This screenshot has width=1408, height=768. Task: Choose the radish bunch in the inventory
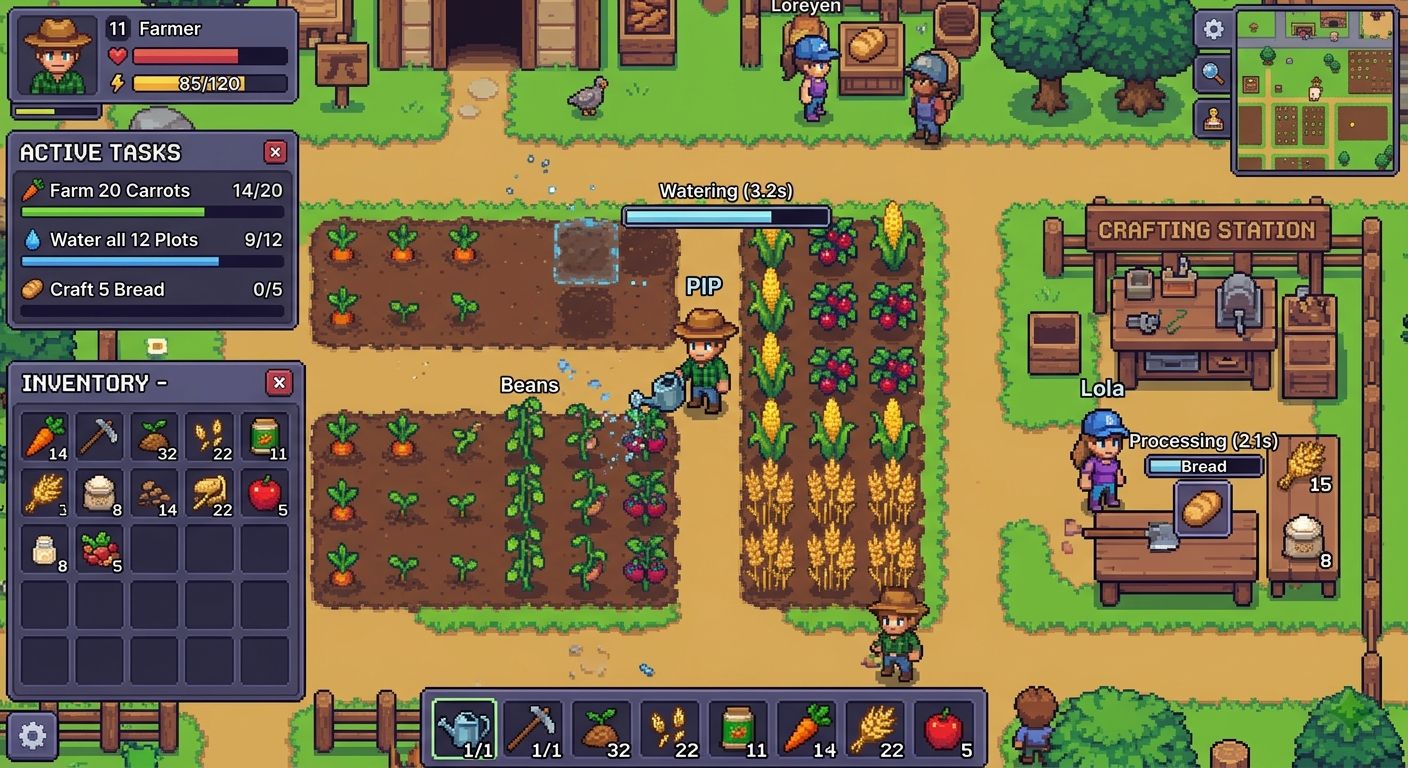(100, 549)
